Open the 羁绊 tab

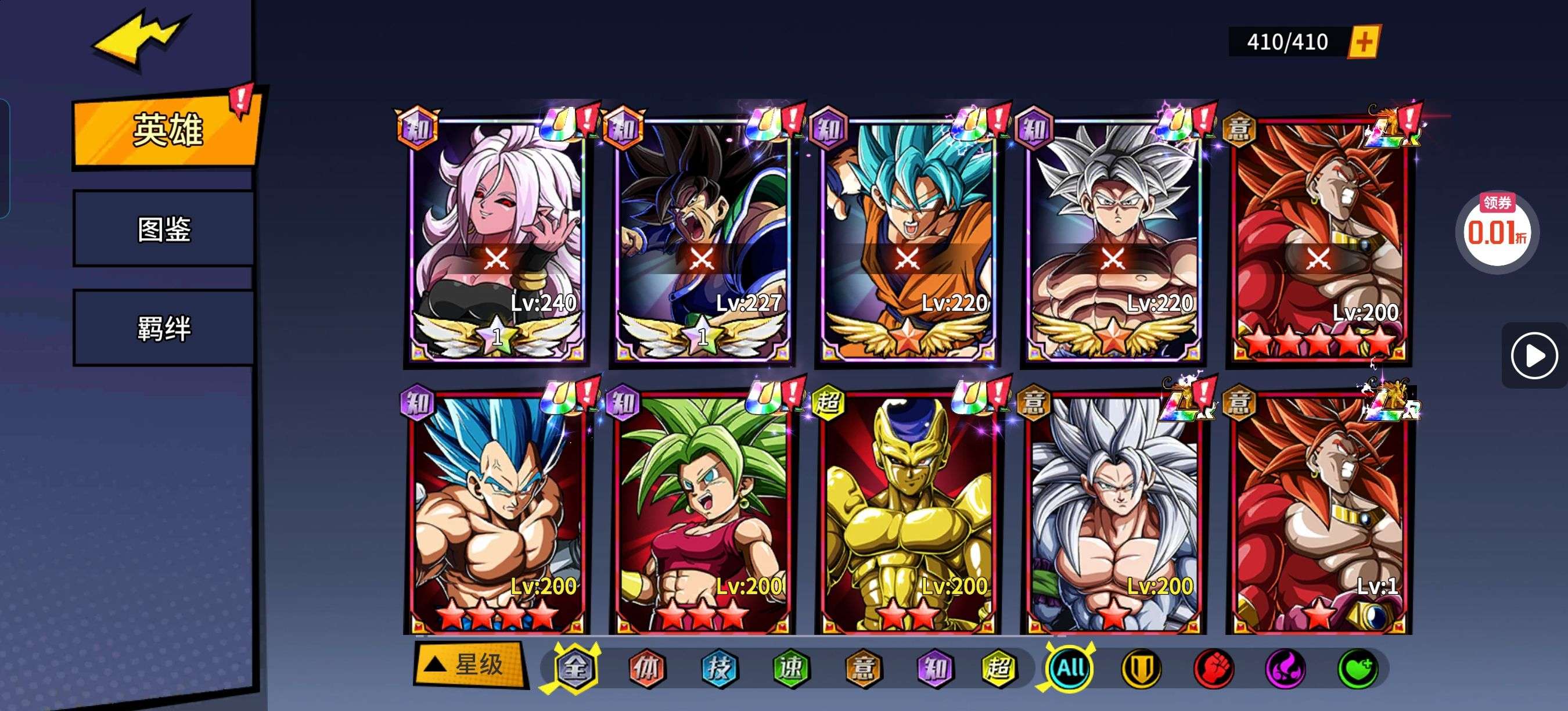point(164,329)
